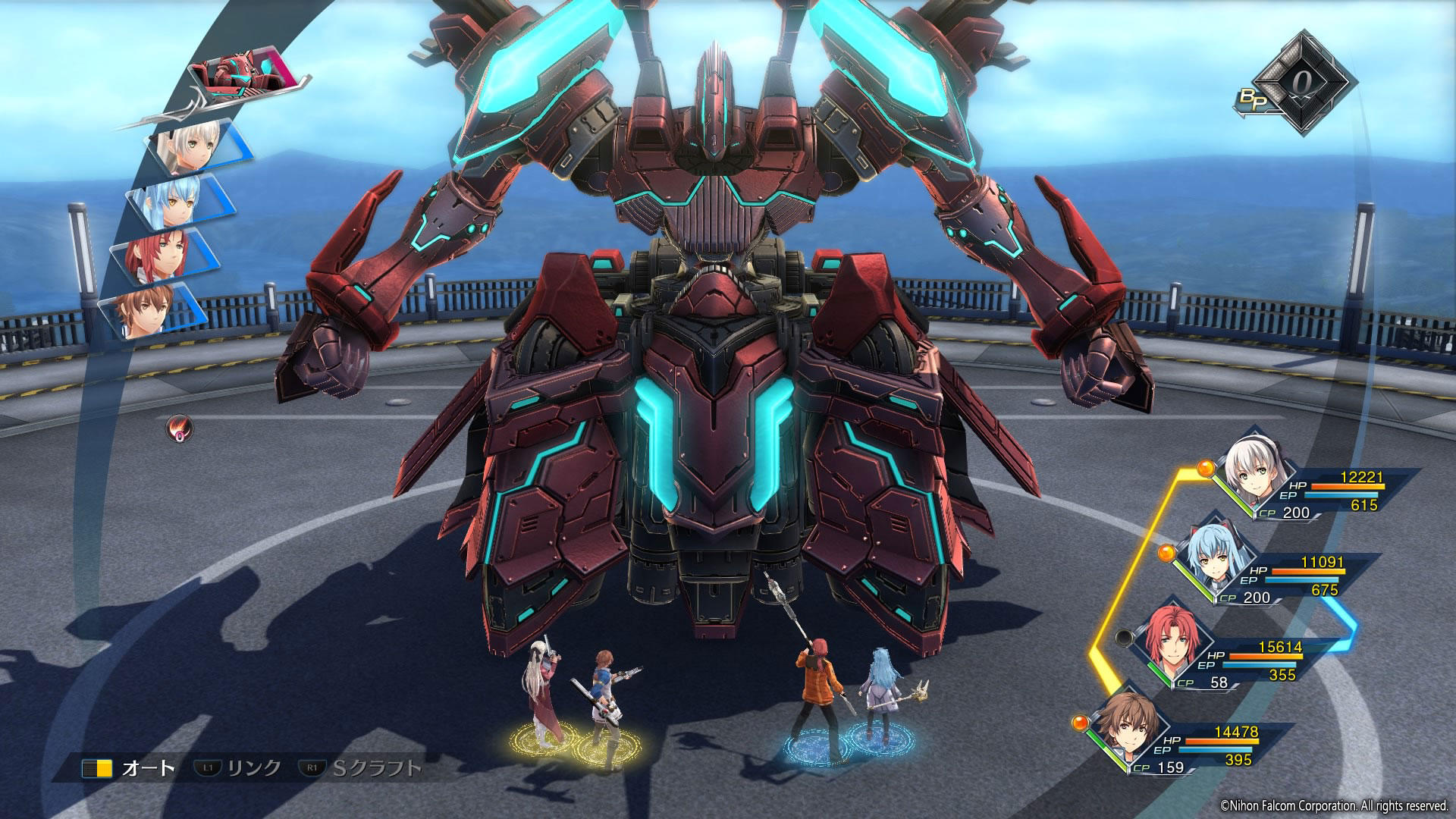
Task: Trigger the Sクラフト S-Craft command
Action: [x=362, y=768]
